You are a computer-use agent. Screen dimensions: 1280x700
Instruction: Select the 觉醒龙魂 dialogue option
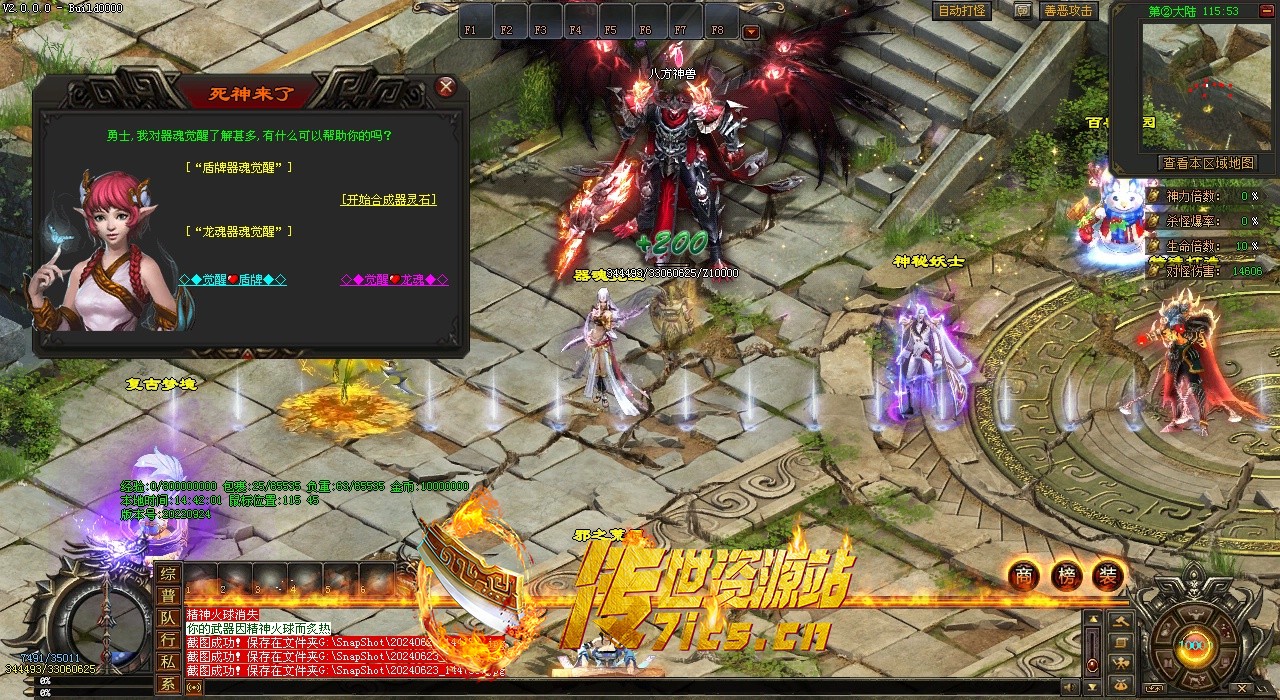394,280
